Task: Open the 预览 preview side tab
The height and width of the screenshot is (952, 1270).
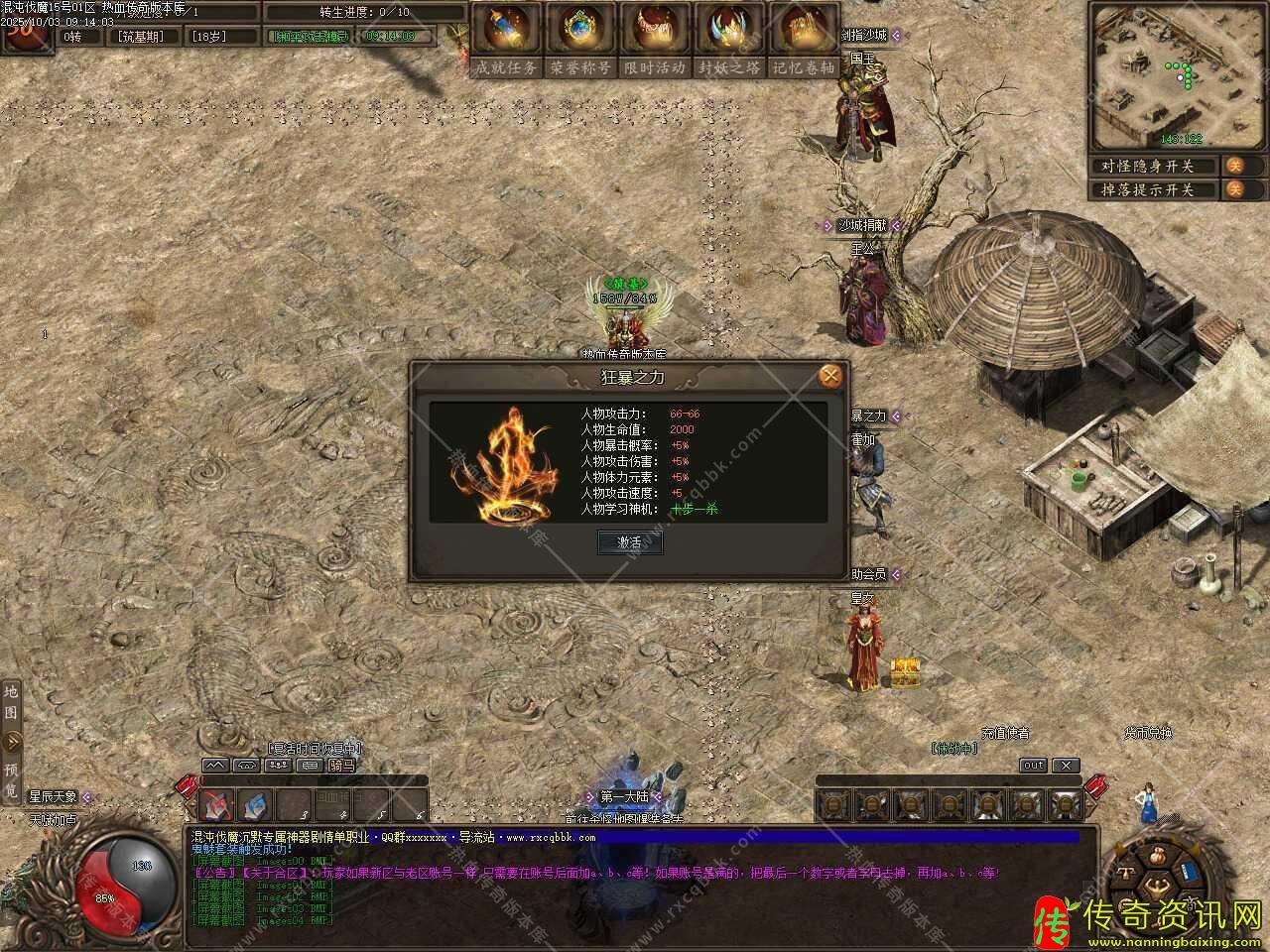Action: pos(11,778)
